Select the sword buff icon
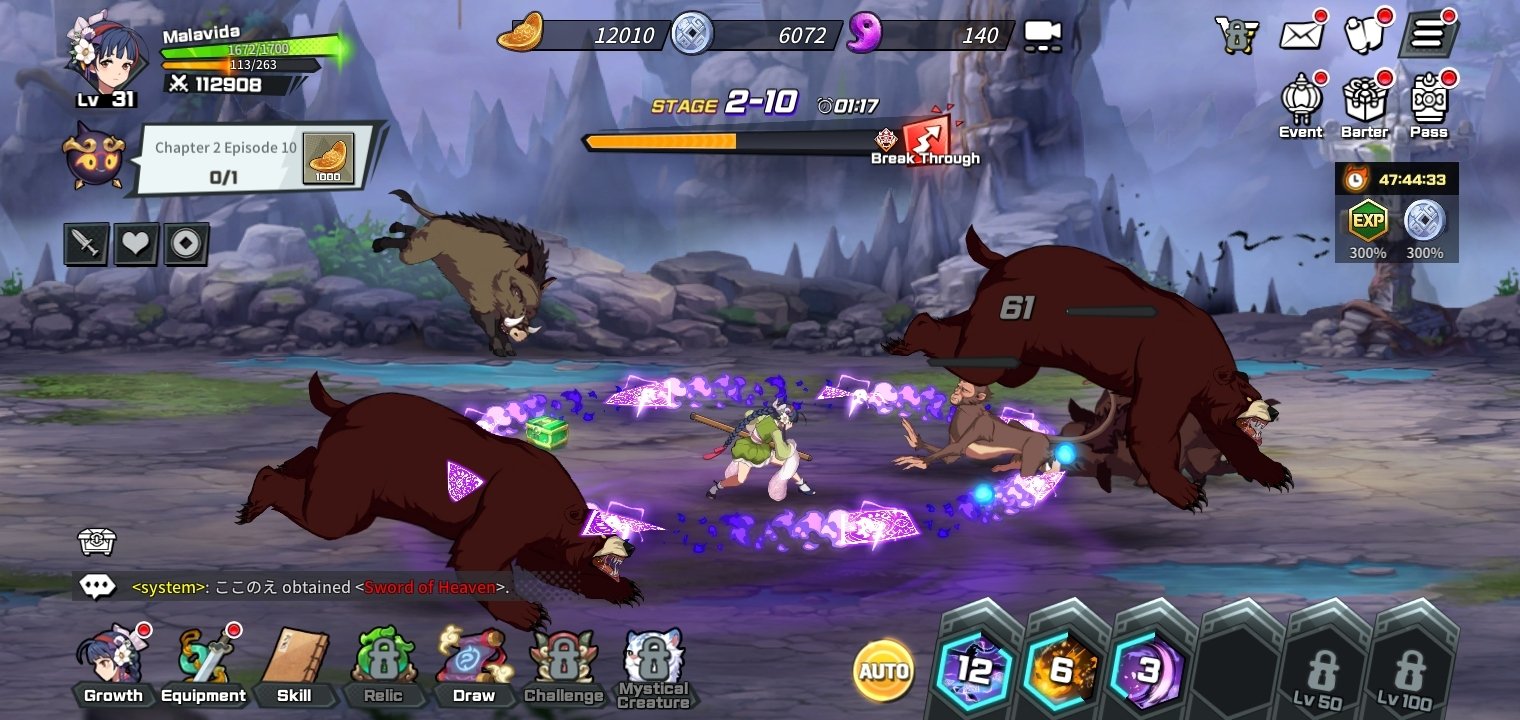Viewport: 1520px width, 720px height. [86, 244]
